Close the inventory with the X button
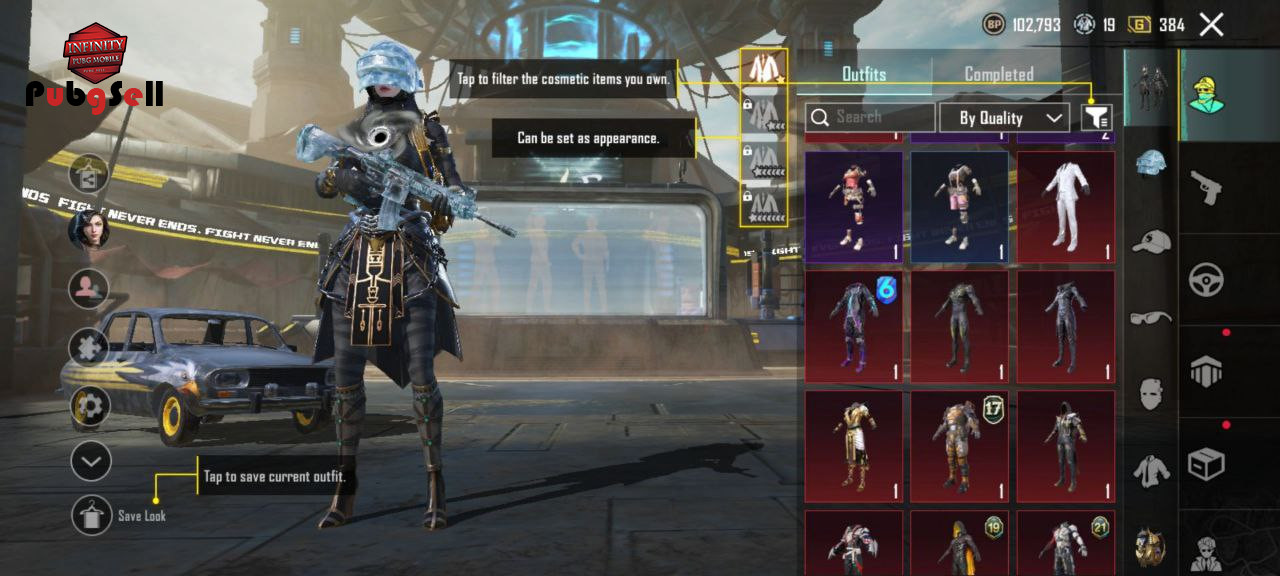The height and width of the screenshot is (576, 1280). click(x=1211, y=25)
